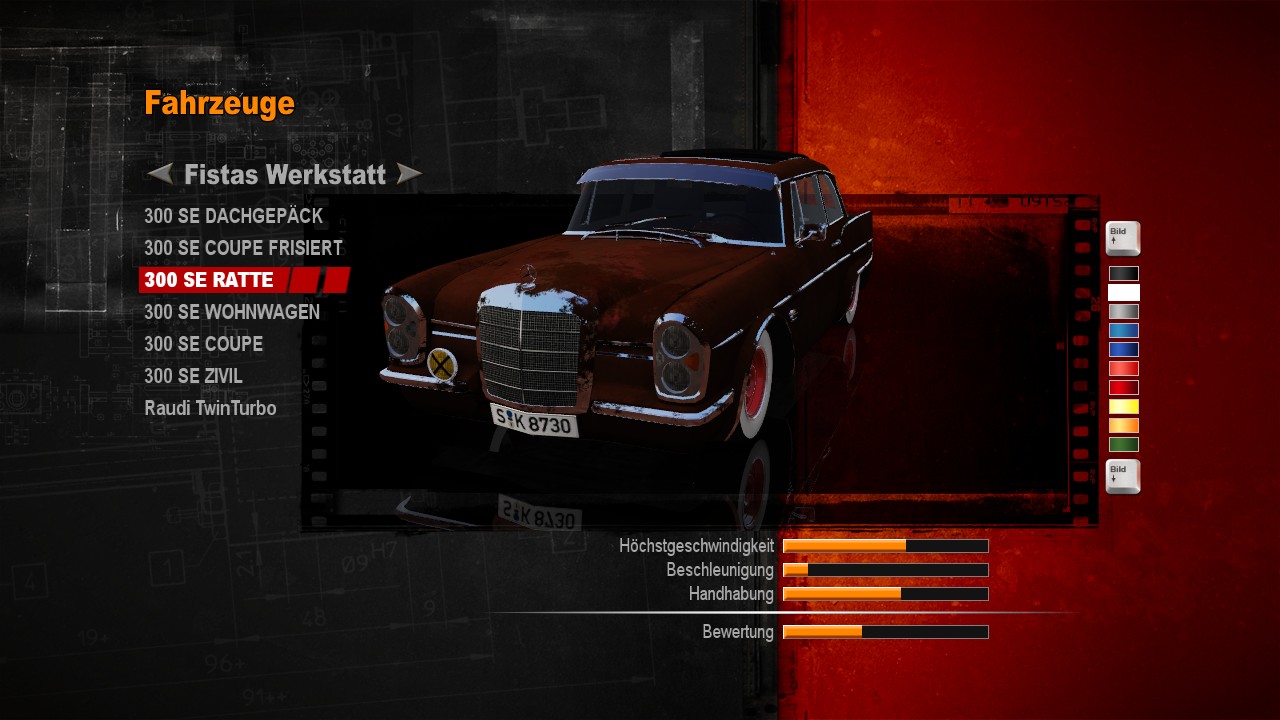
Task: Pick the white paint color swatch
Action: (x=1123, y=292)
